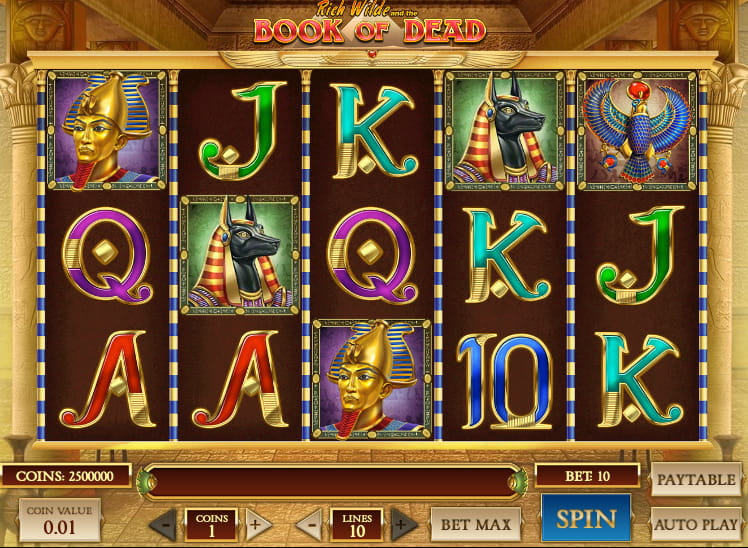This screenshot has height=548, width=748.
Task: Reduce the number of lines
Action: click(x=311, y=523)
